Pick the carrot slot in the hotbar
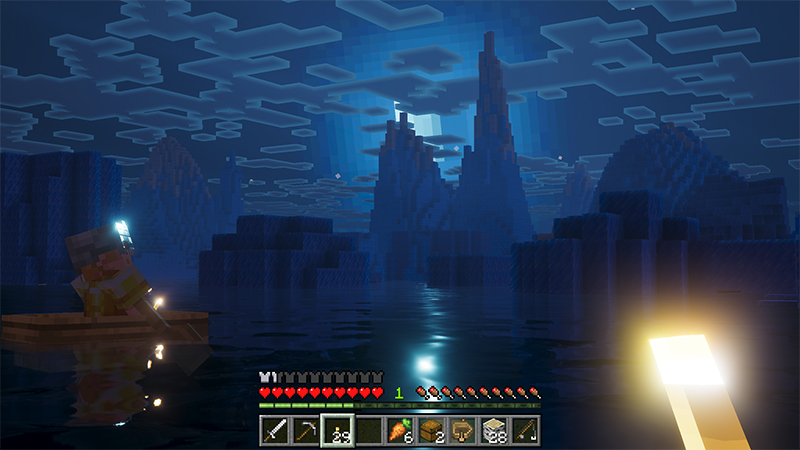 (x=400, y=430)
